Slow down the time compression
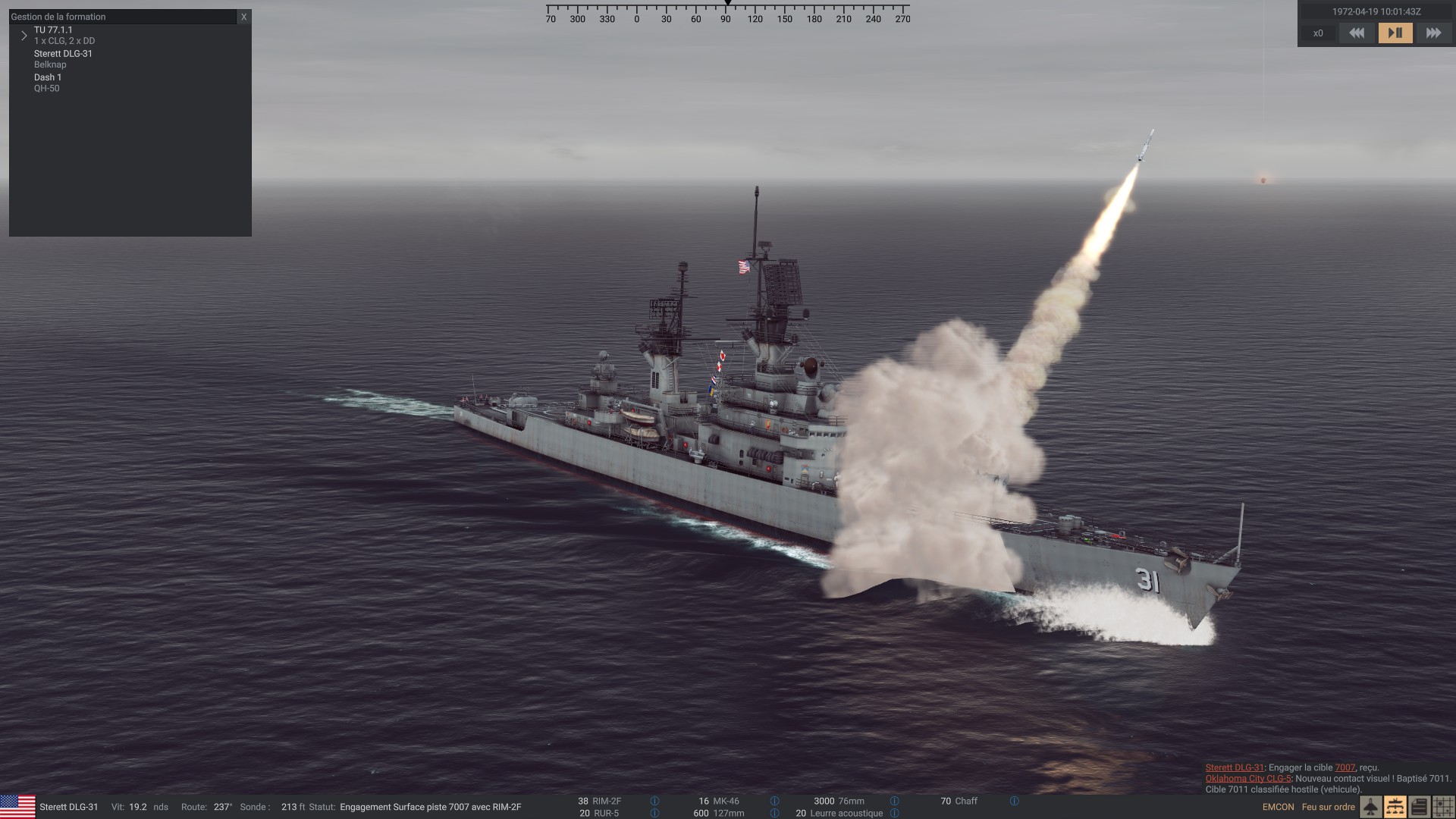The height and width of the screenshot is (819, 1456). pos(1357,33)
